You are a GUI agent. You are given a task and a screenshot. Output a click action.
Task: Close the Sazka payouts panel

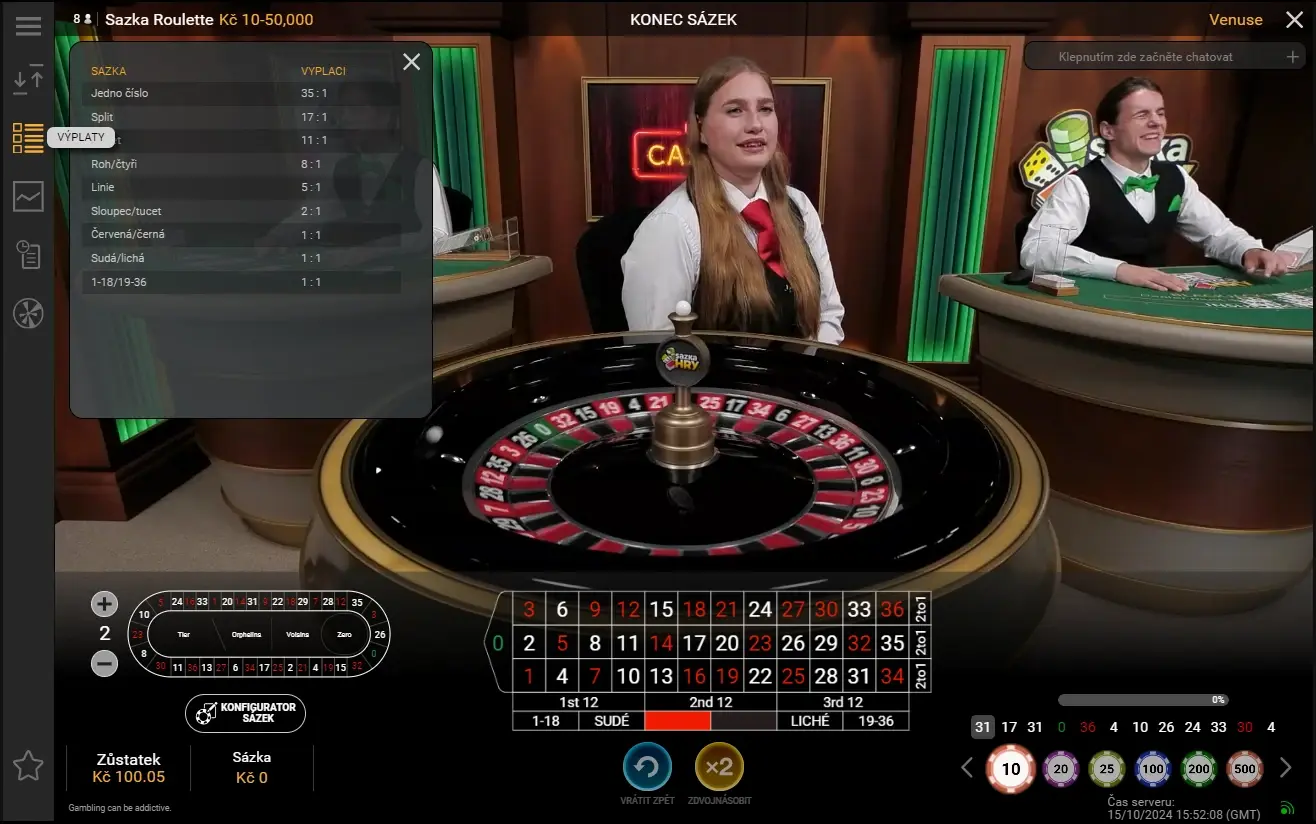coord(411,61)
